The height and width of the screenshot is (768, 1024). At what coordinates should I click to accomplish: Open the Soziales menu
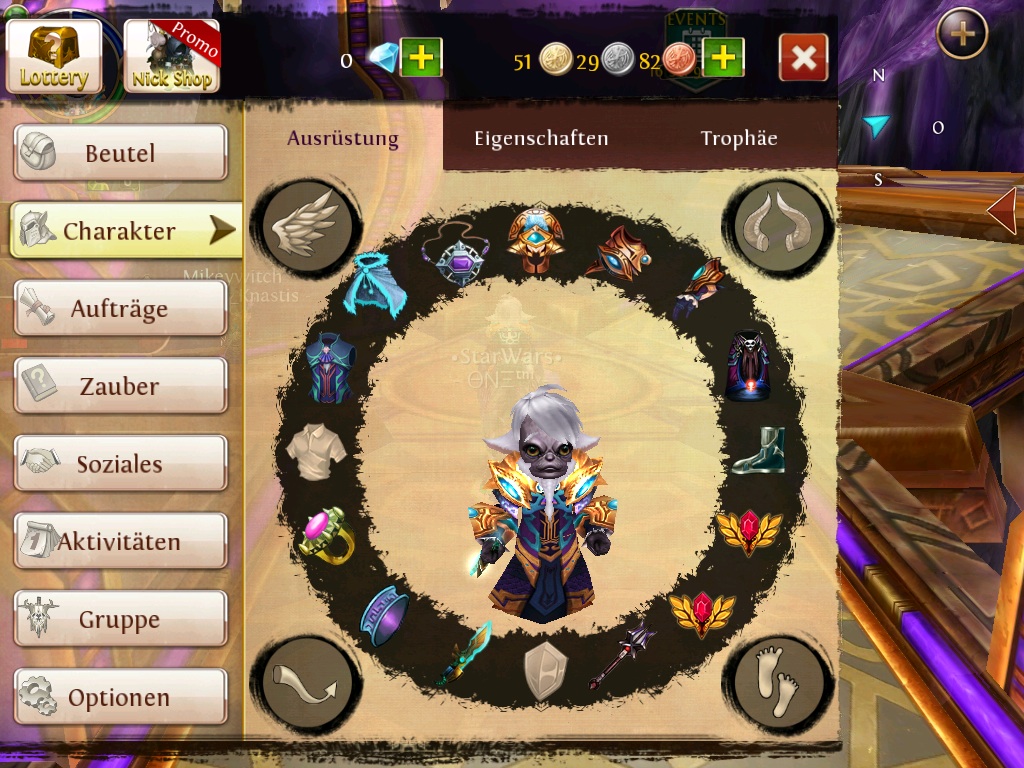pos(120,464)
